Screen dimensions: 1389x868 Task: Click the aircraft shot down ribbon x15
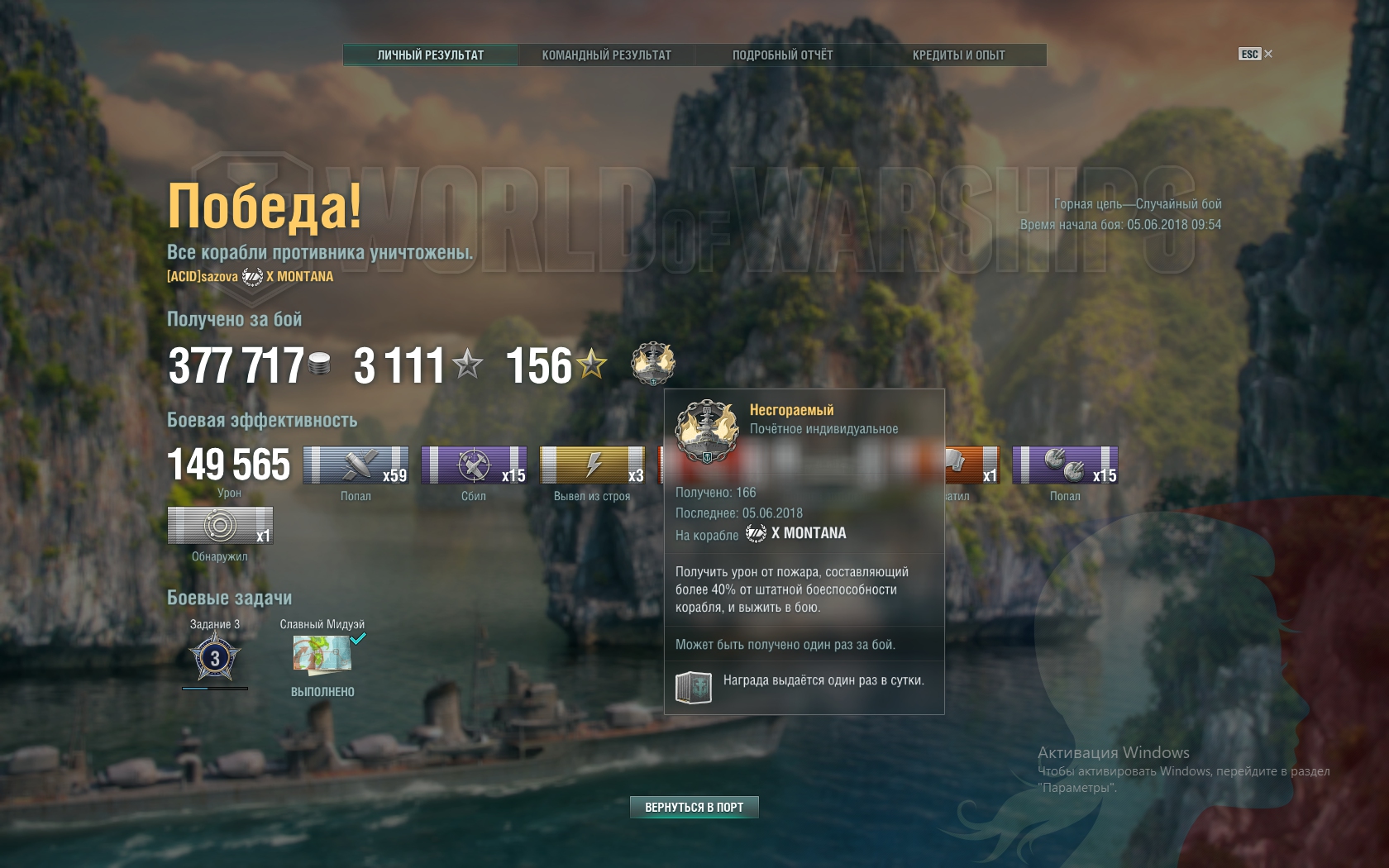[474, 465]
